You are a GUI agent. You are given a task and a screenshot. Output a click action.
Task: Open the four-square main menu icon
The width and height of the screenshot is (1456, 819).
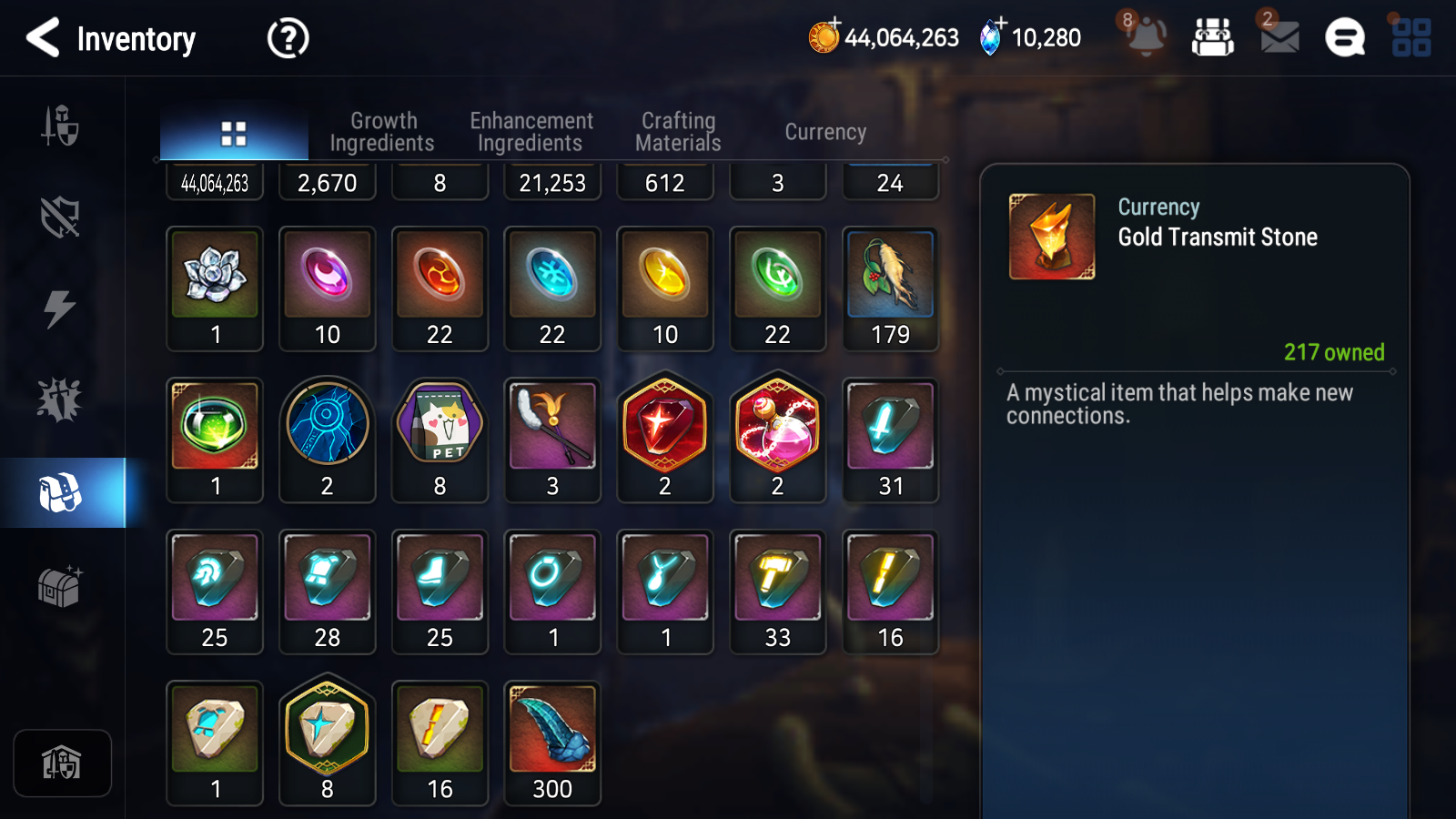(1411, 38)
